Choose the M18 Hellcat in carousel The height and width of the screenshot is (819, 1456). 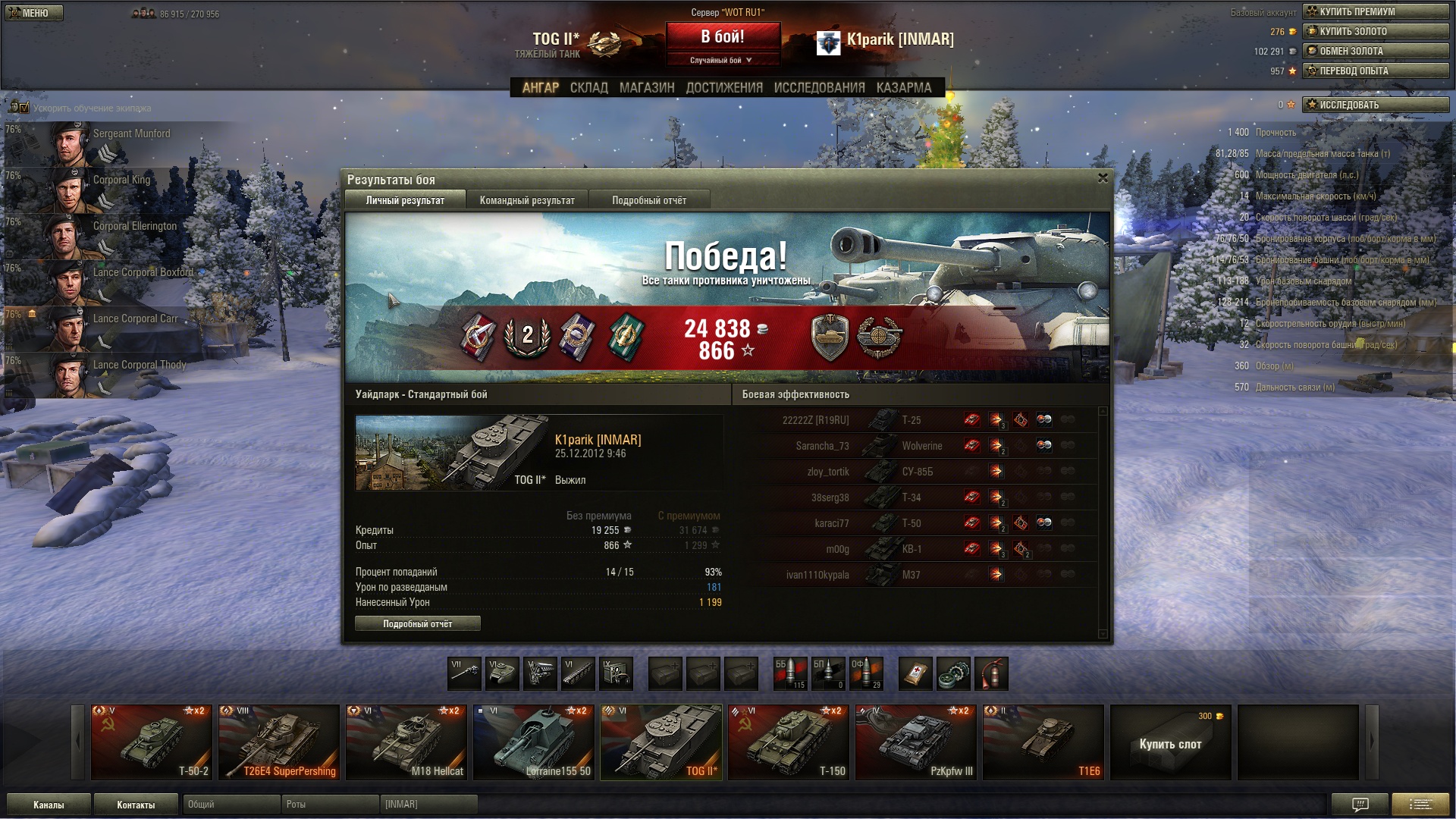[x=406, y=742]
